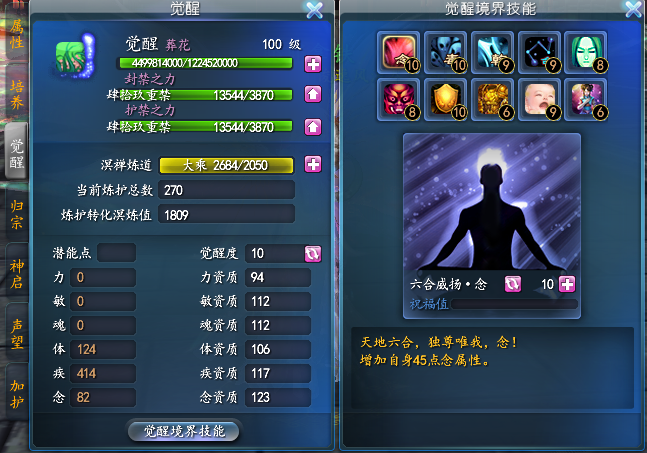
Task: Click the plus button beside 溟禅炼道
Action: (x=313, y=164)
